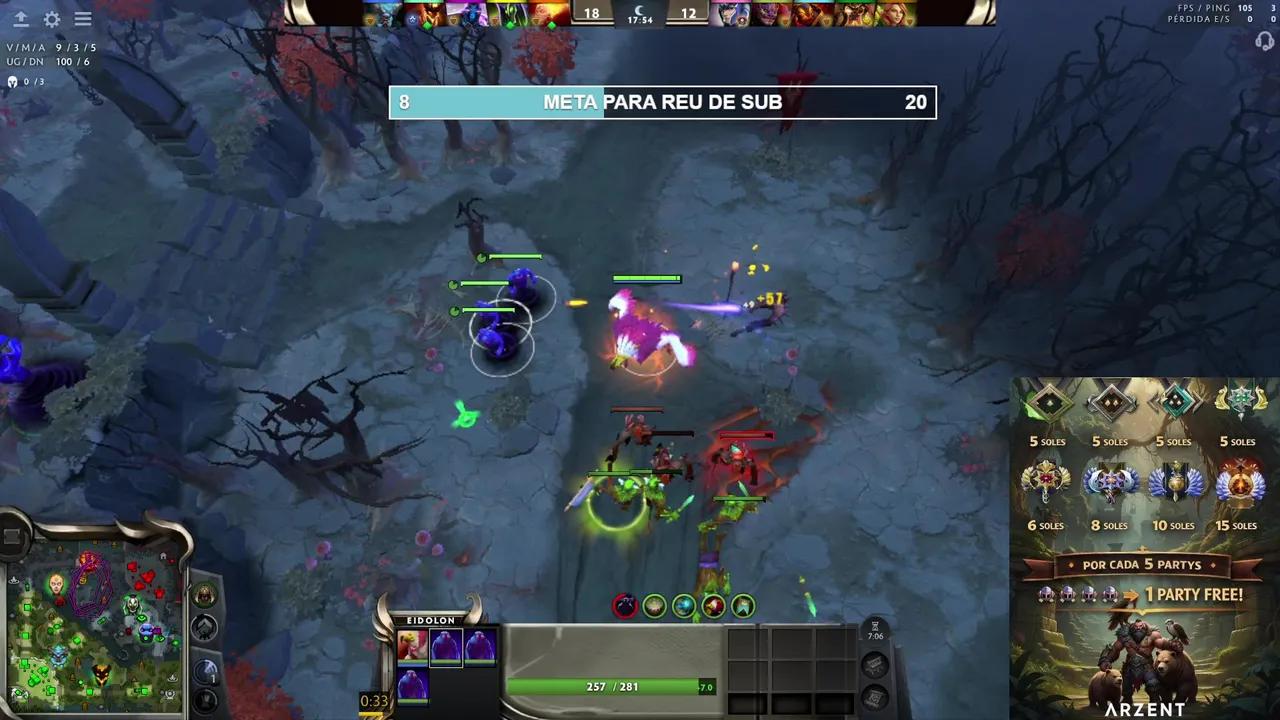Click the shop cart button beside empty inventory
Screen dimensions: 1280x720
[x=874, y=665]
